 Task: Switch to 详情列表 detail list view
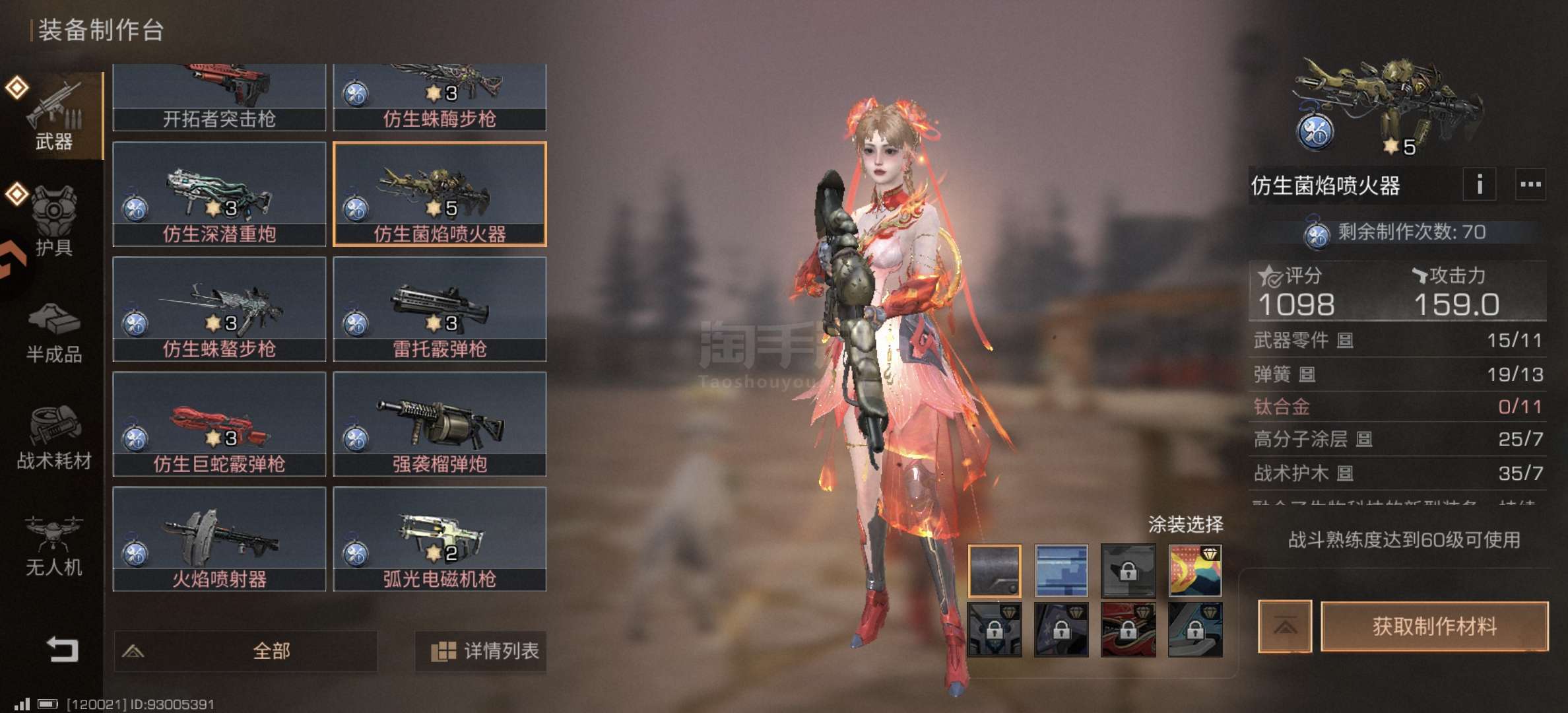click(x=480, y=651)
